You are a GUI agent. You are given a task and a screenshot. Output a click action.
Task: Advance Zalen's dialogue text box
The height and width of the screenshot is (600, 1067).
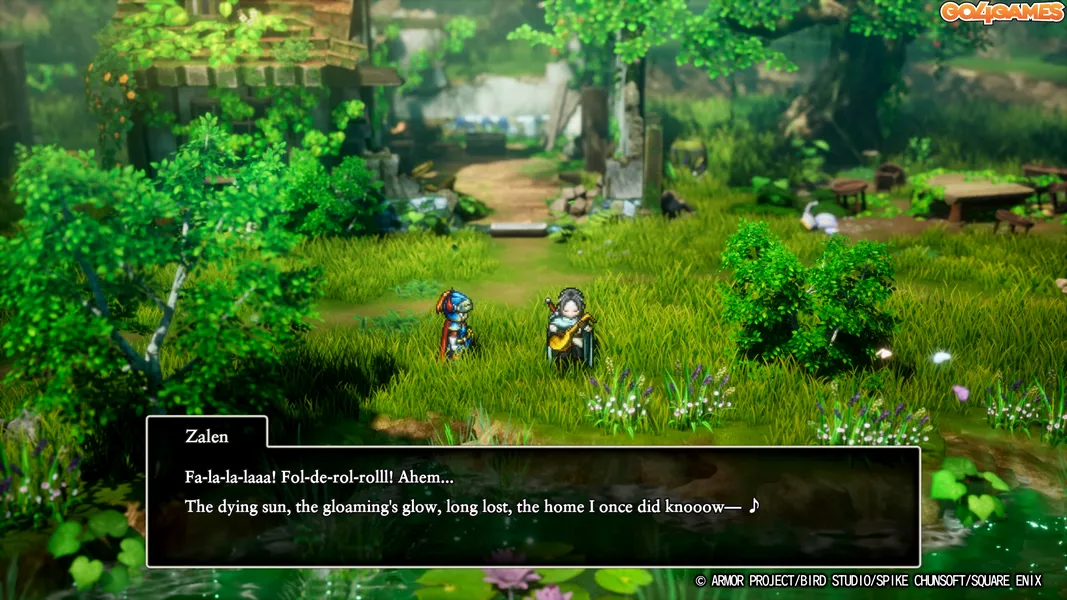click(532, 506)
